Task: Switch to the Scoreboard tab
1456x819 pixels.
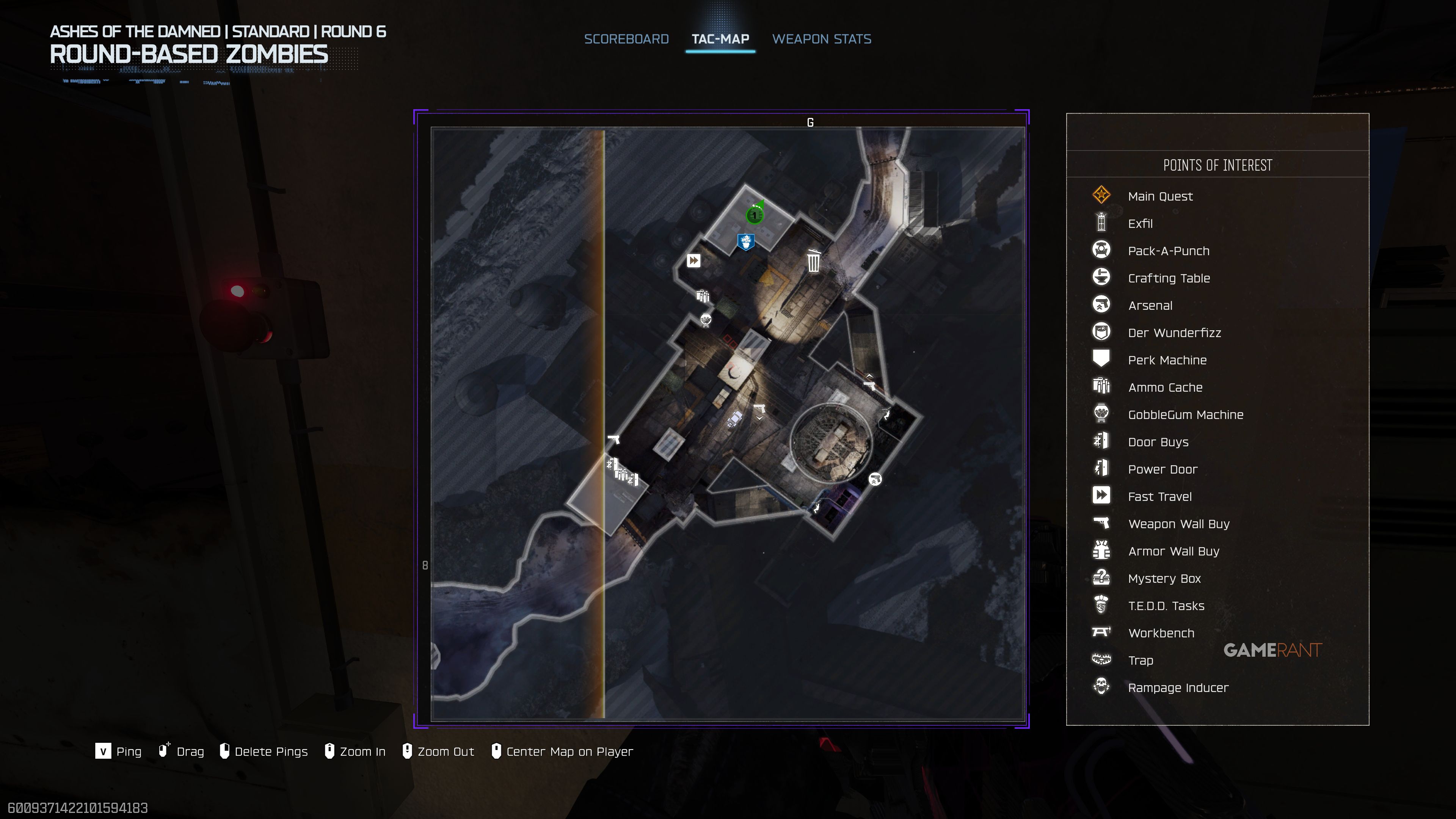Action: click(626, 39)
